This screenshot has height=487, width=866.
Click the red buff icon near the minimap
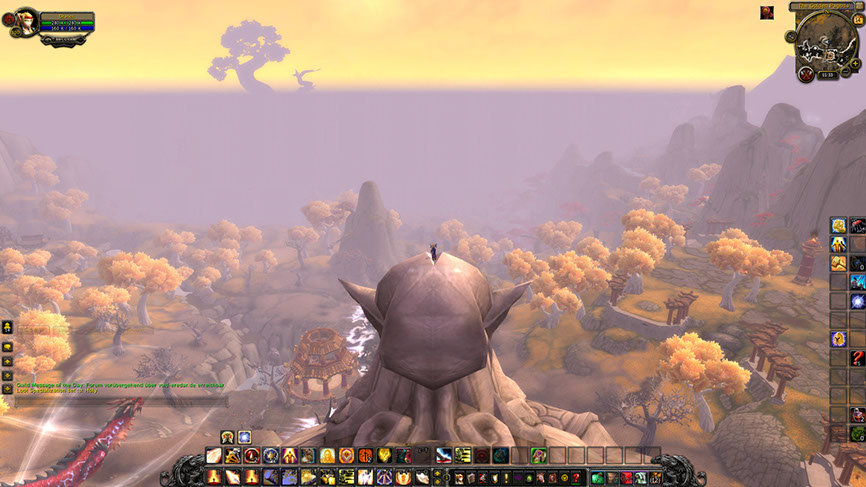[767, 12]
